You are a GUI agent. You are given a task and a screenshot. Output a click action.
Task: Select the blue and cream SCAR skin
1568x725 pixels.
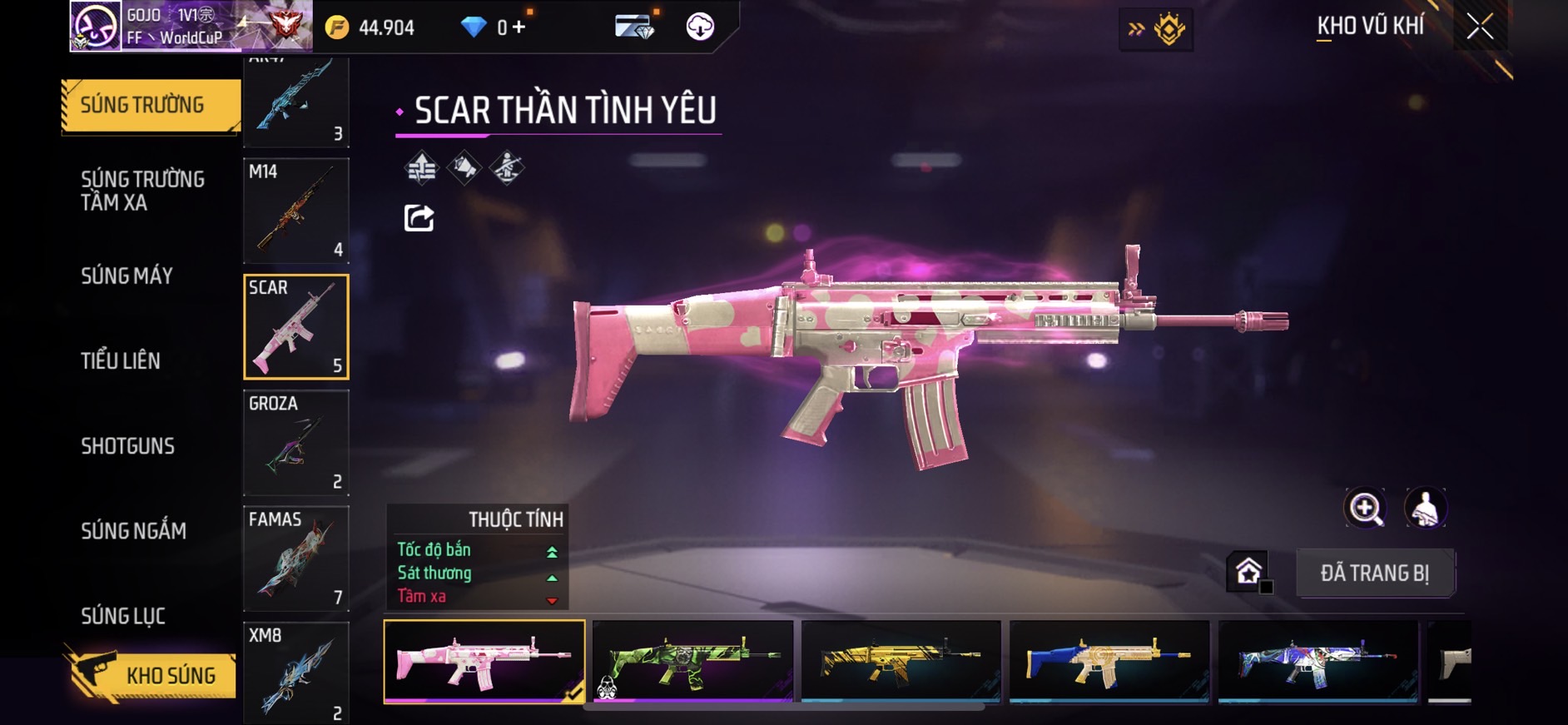(x=1109, y=662)
